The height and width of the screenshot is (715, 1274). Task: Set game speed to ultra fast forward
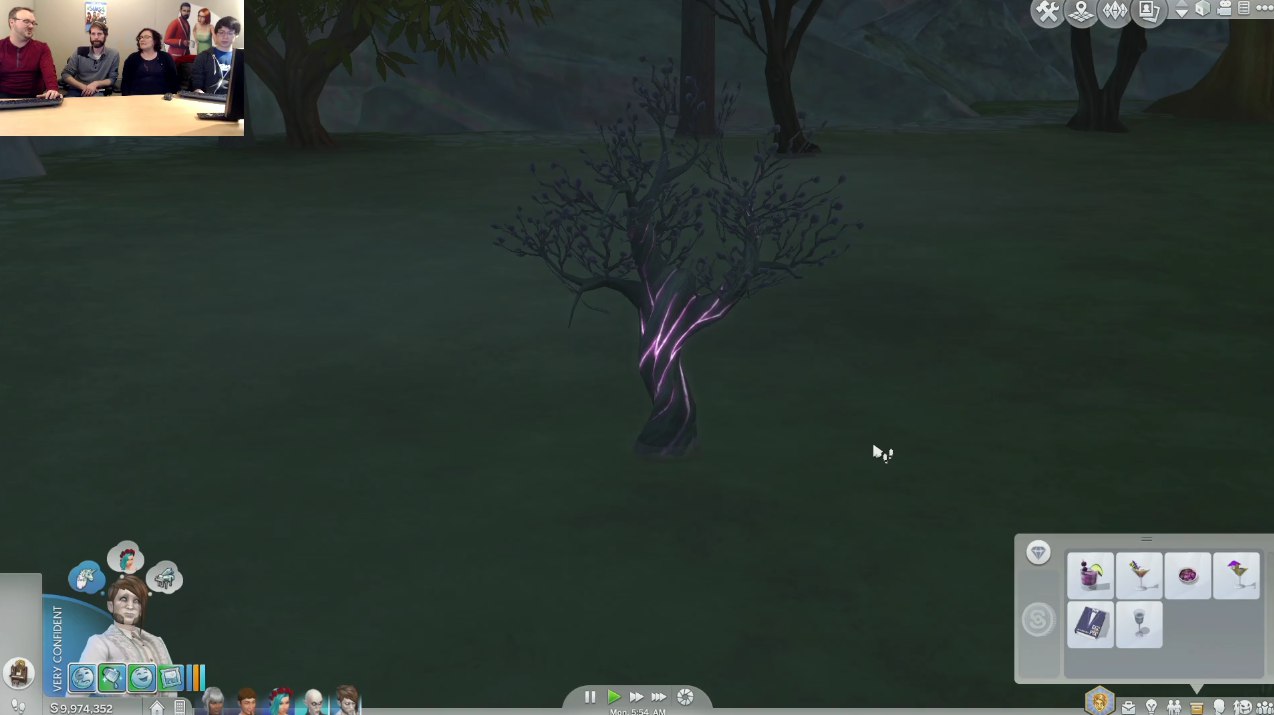[659, 697]
